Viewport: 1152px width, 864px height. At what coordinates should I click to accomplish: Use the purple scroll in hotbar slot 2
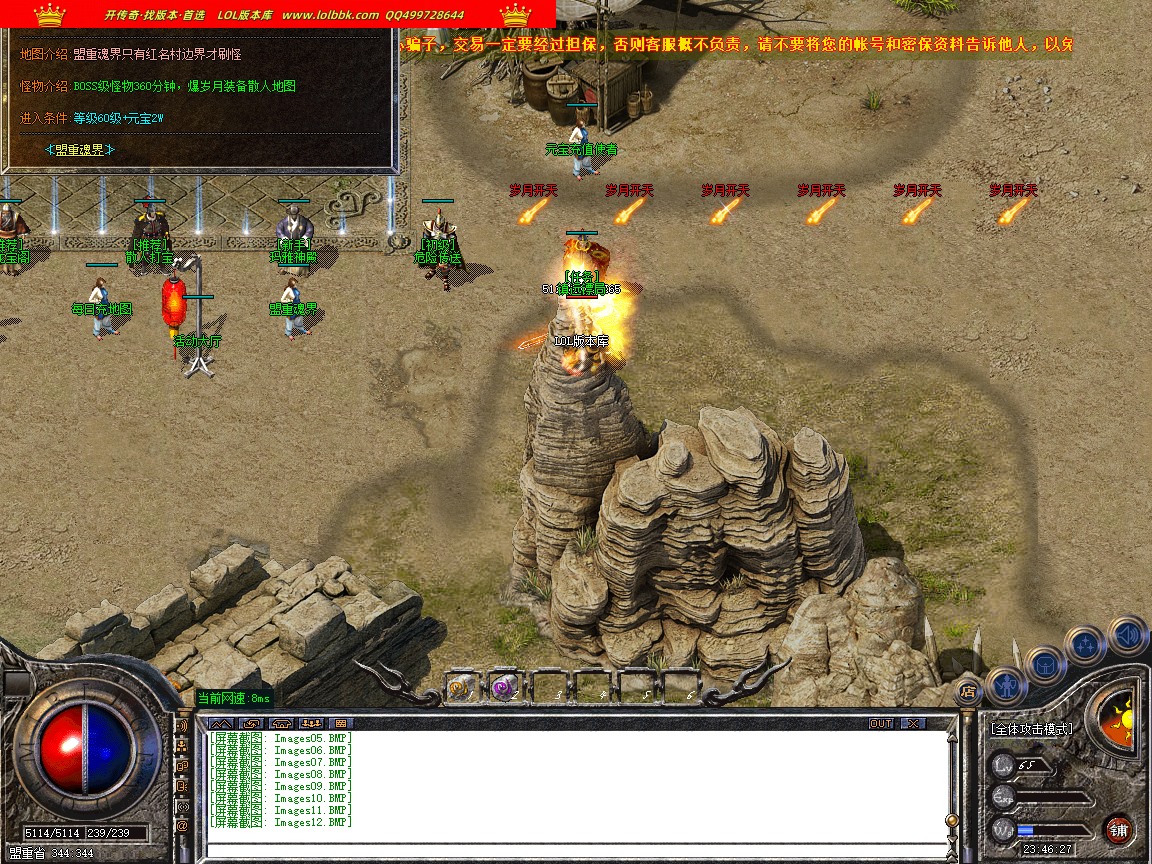coord(502,687)
